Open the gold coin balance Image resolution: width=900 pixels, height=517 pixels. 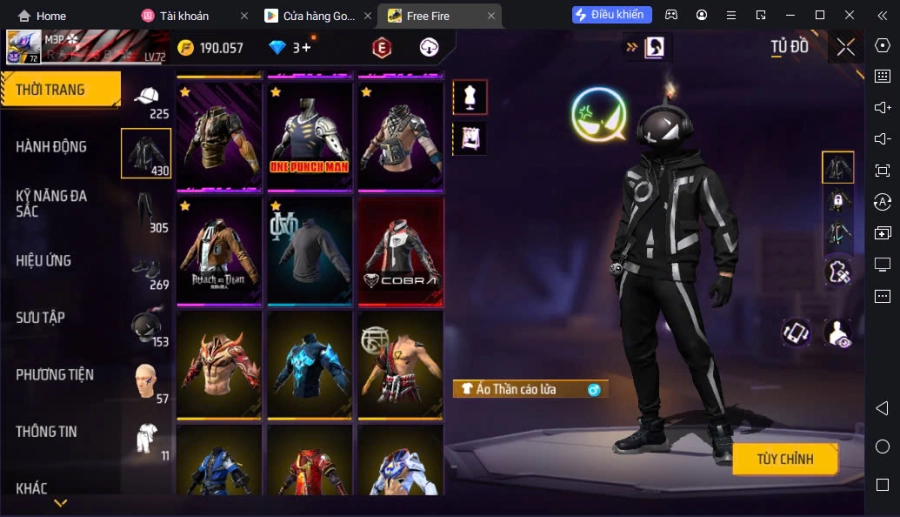click(210, 48)
